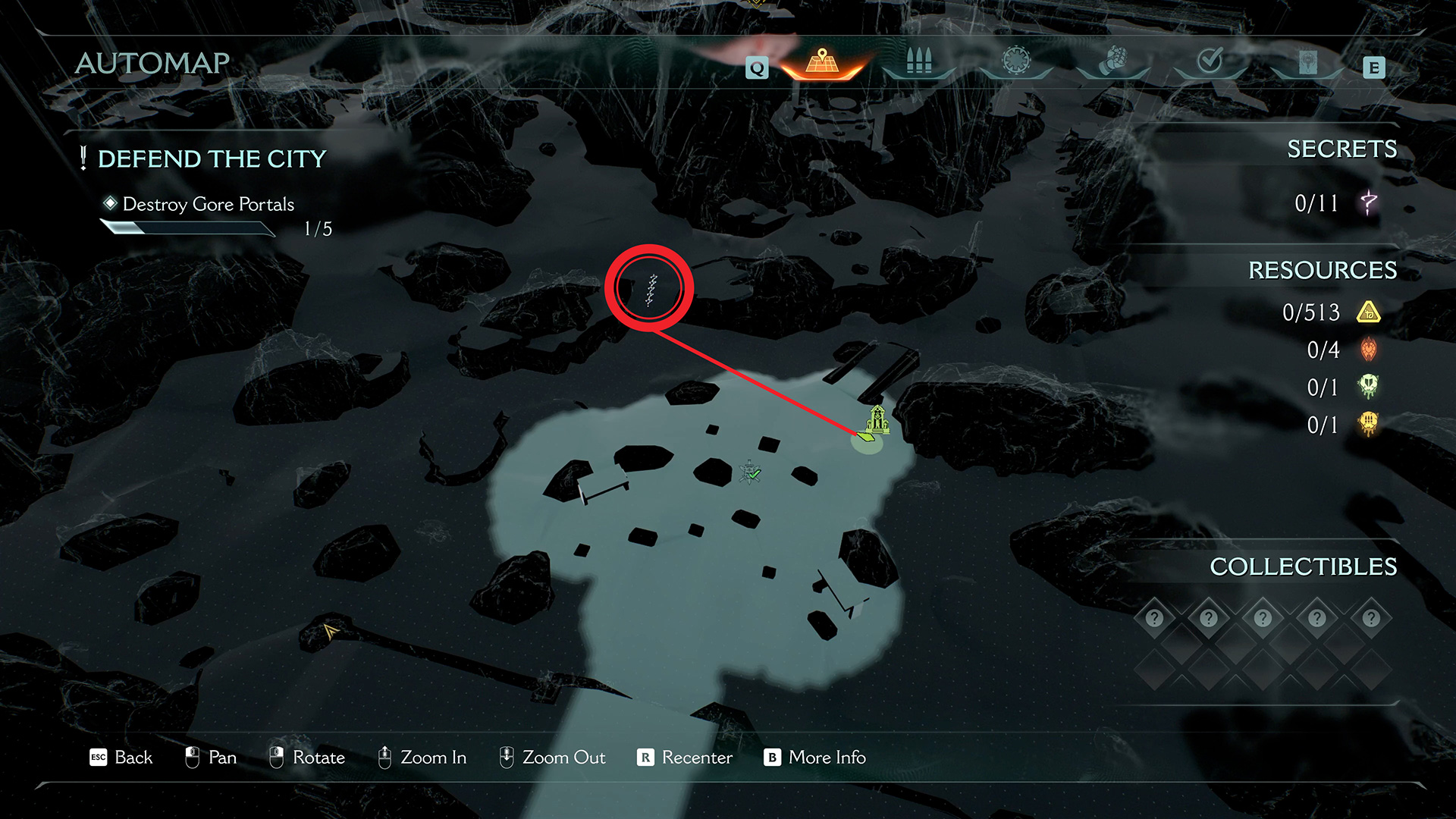Choose the Zoom Out map control
Viewport: 1456px width, 819px height.
click(x=552, y=758)
